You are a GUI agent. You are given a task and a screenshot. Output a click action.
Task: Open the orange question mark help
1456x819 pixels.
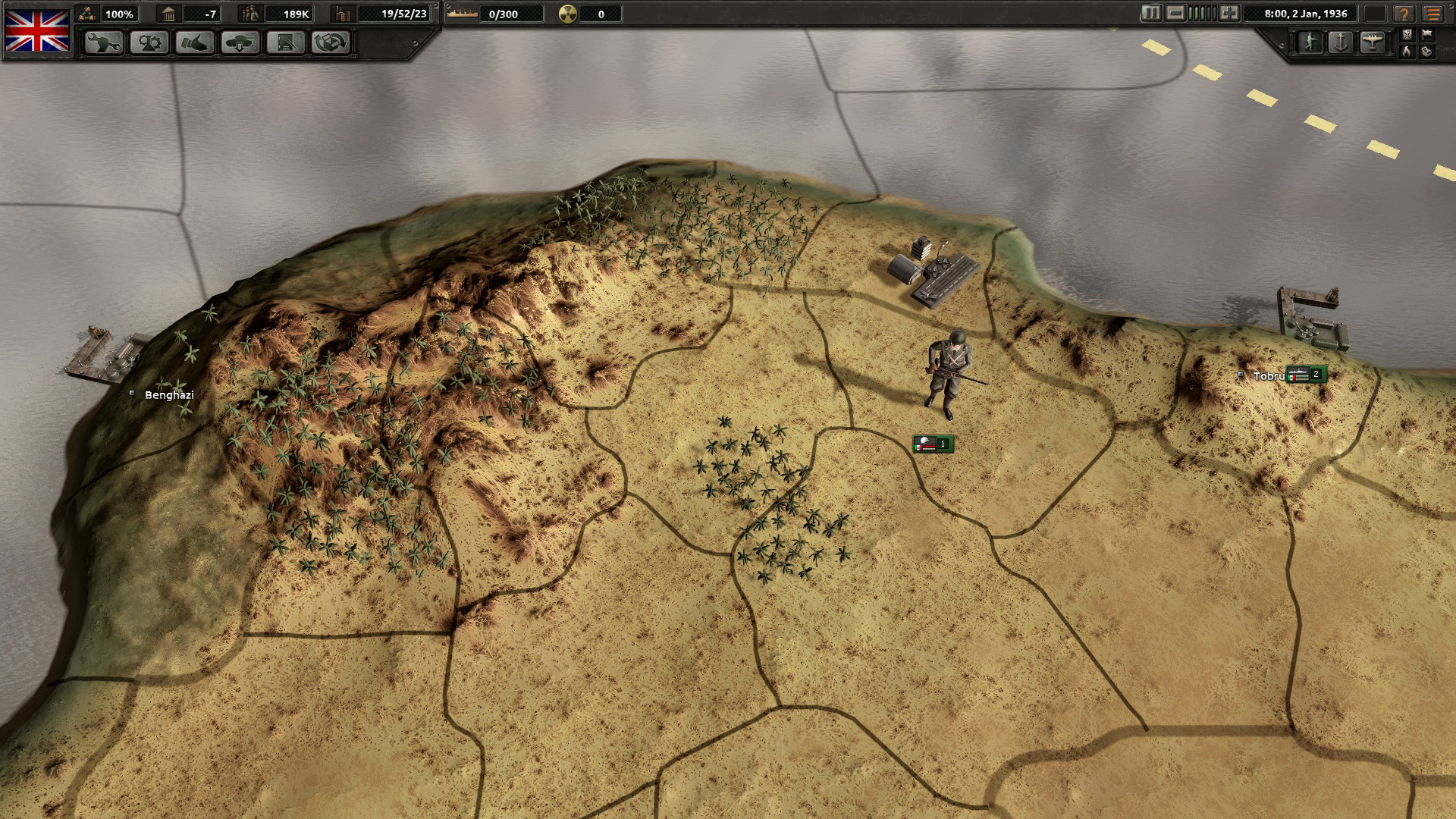click(1404, 14)
